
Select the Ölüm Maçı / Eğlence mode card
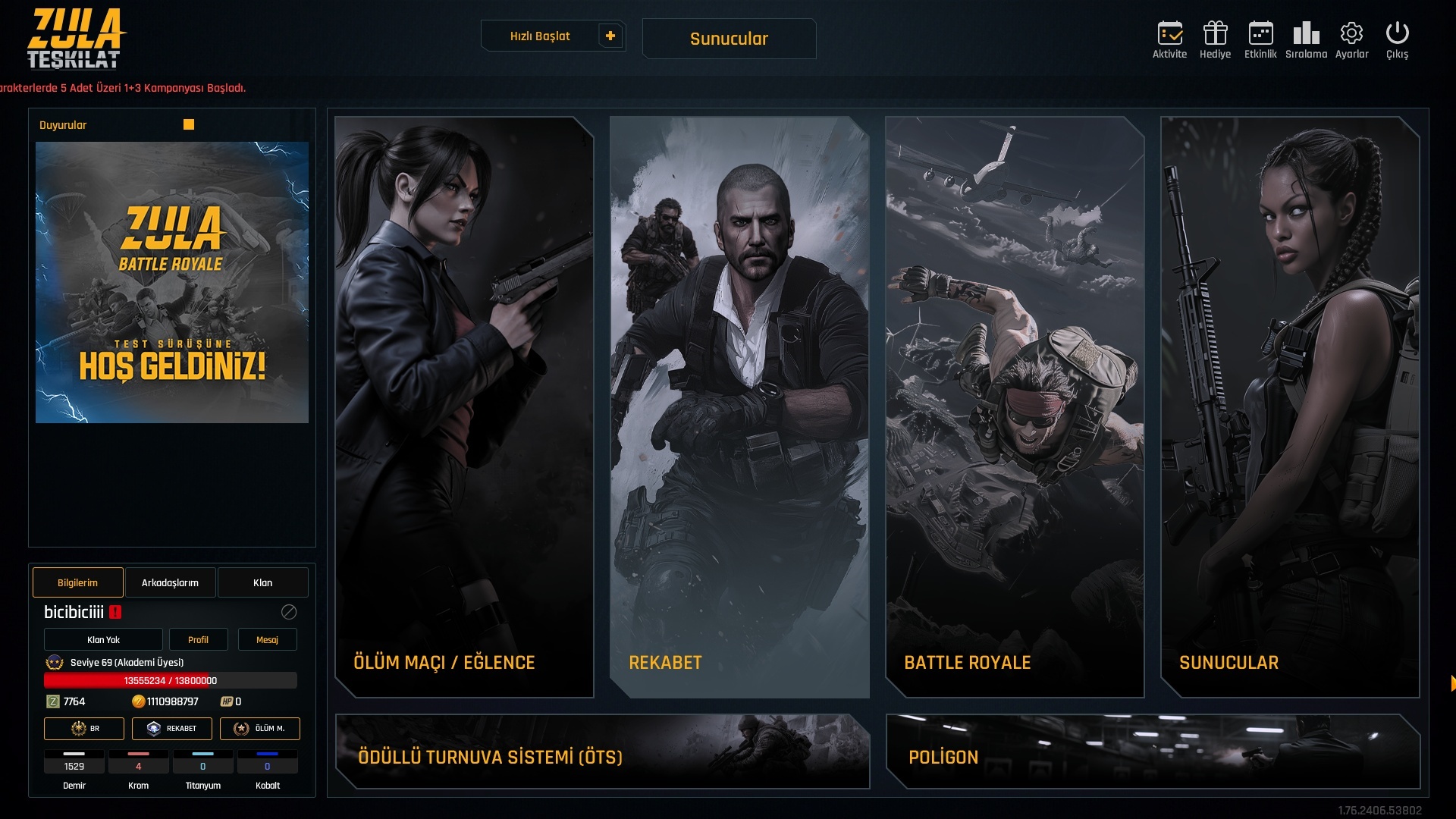click(x=464, y=406)
